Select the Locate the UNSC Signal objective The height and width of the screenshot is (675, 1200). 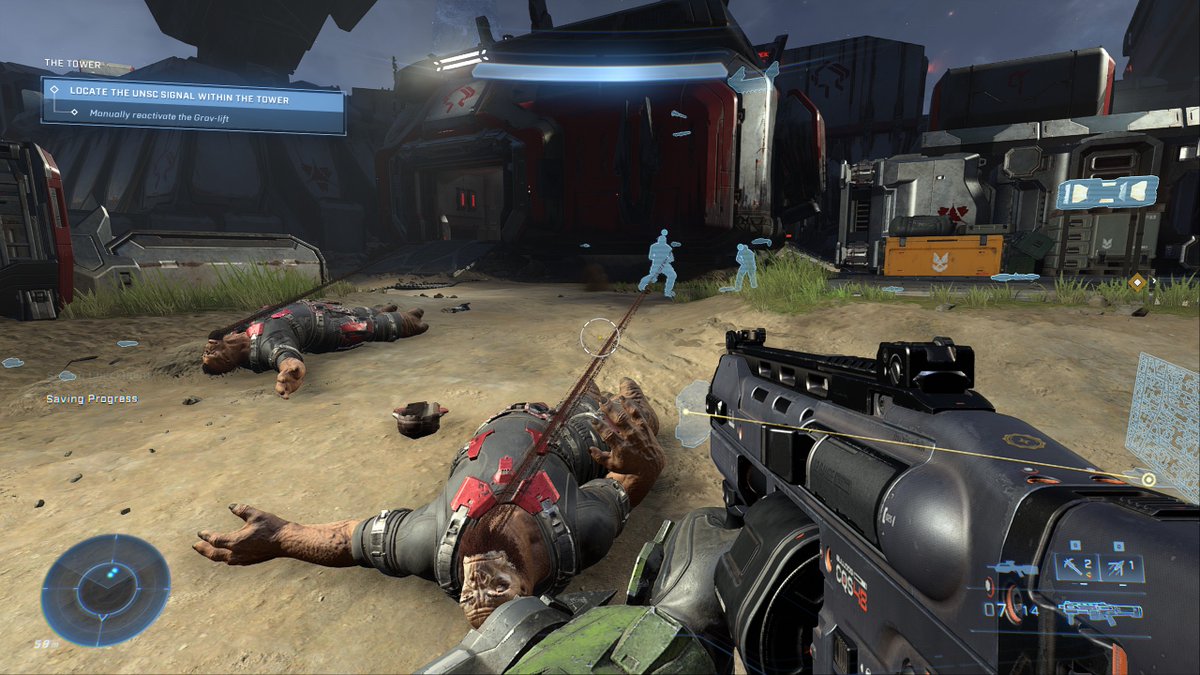(180, 99)
